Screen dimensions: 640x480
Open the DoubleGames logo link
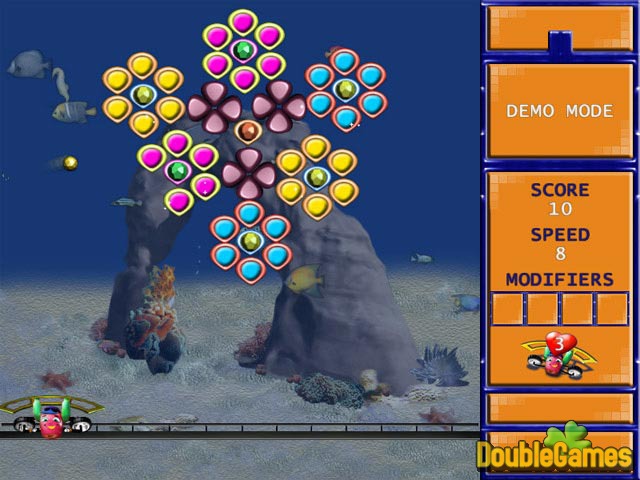coord(557,453)
